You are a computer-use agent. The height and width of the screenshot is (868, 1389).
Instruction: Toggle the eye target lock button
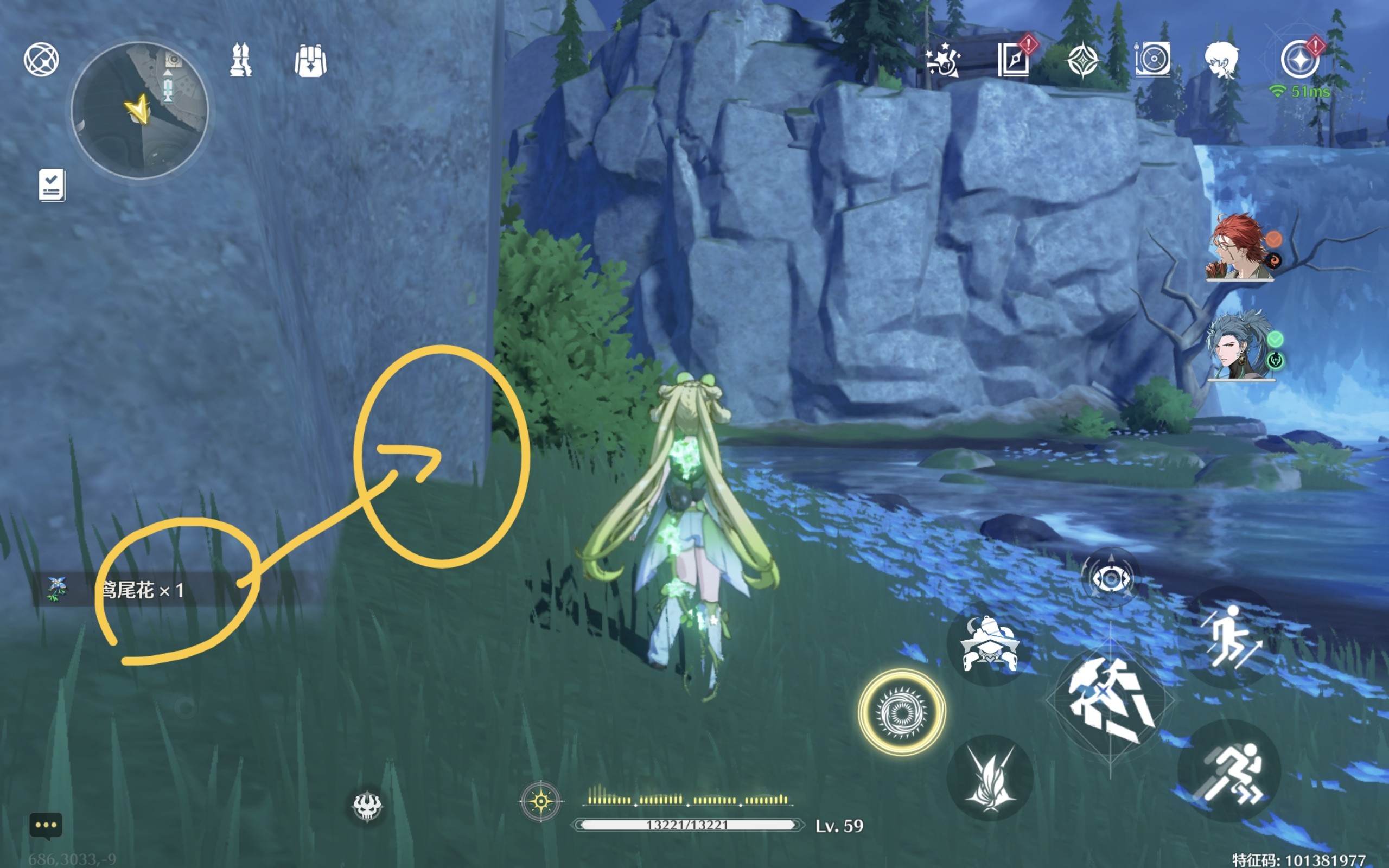[x=1110, y=578]
